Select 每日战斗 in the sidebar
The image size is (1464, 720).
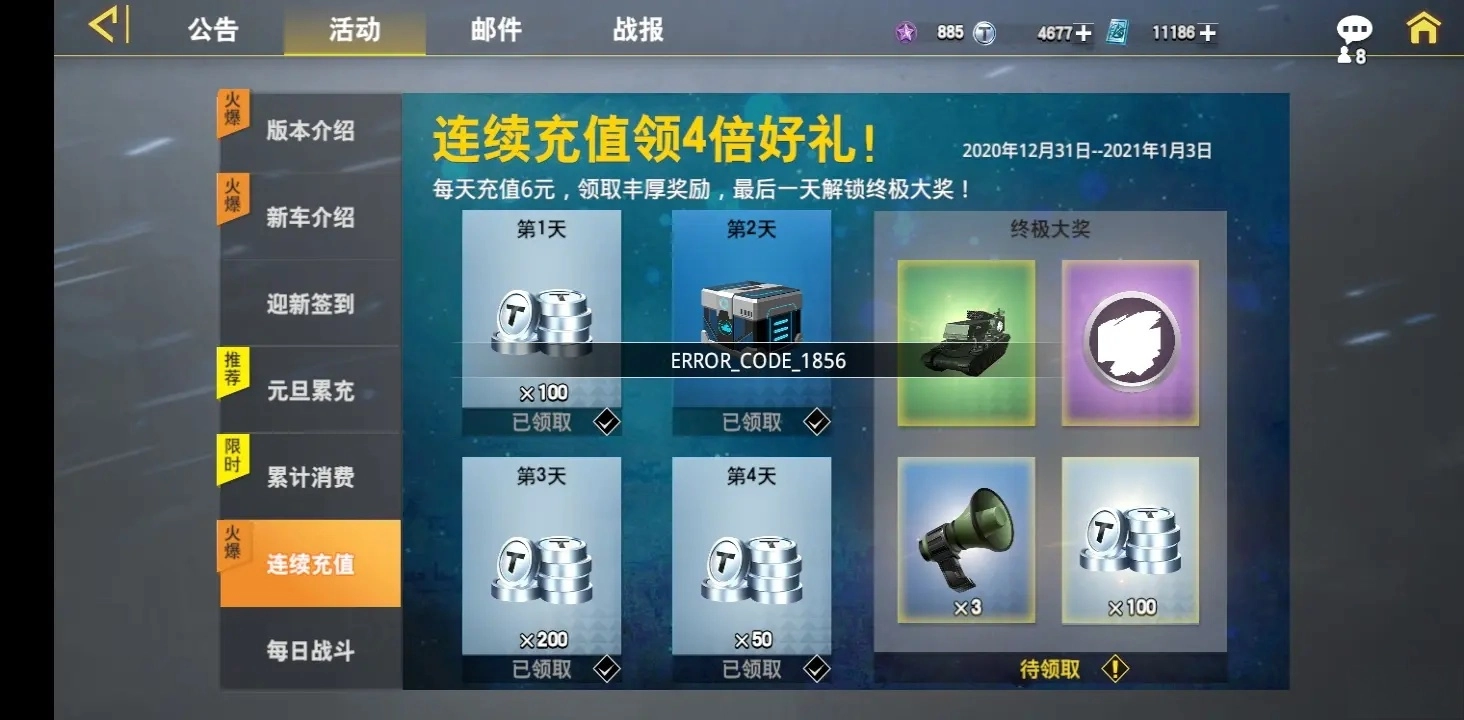click(308, 650)
